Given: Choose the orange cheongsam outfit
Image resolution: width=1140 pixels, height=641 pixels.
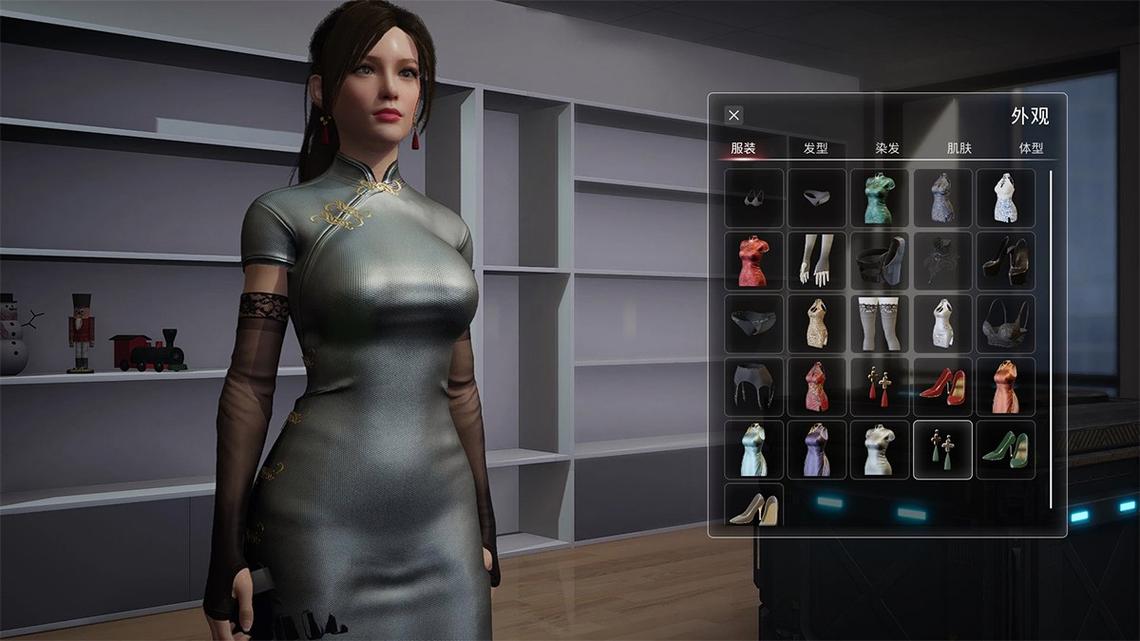Looking at the screenshot, I should point(1006,387).
